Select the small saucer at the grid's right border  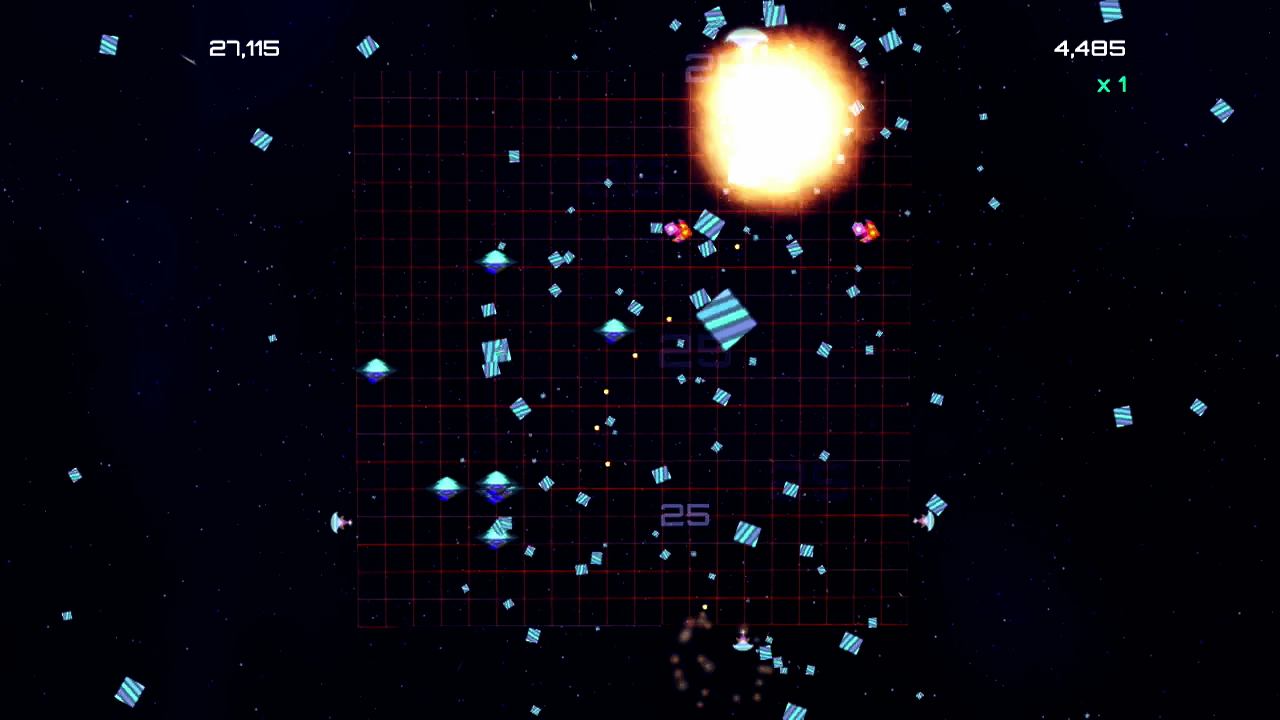(926, 521)
